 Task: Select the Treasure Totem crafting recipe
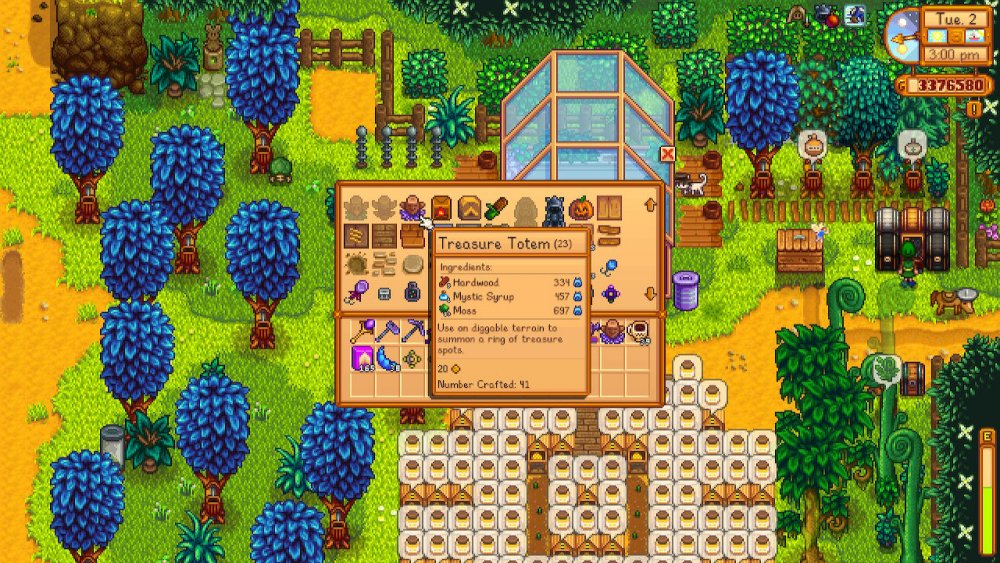[x=413, y=208]
